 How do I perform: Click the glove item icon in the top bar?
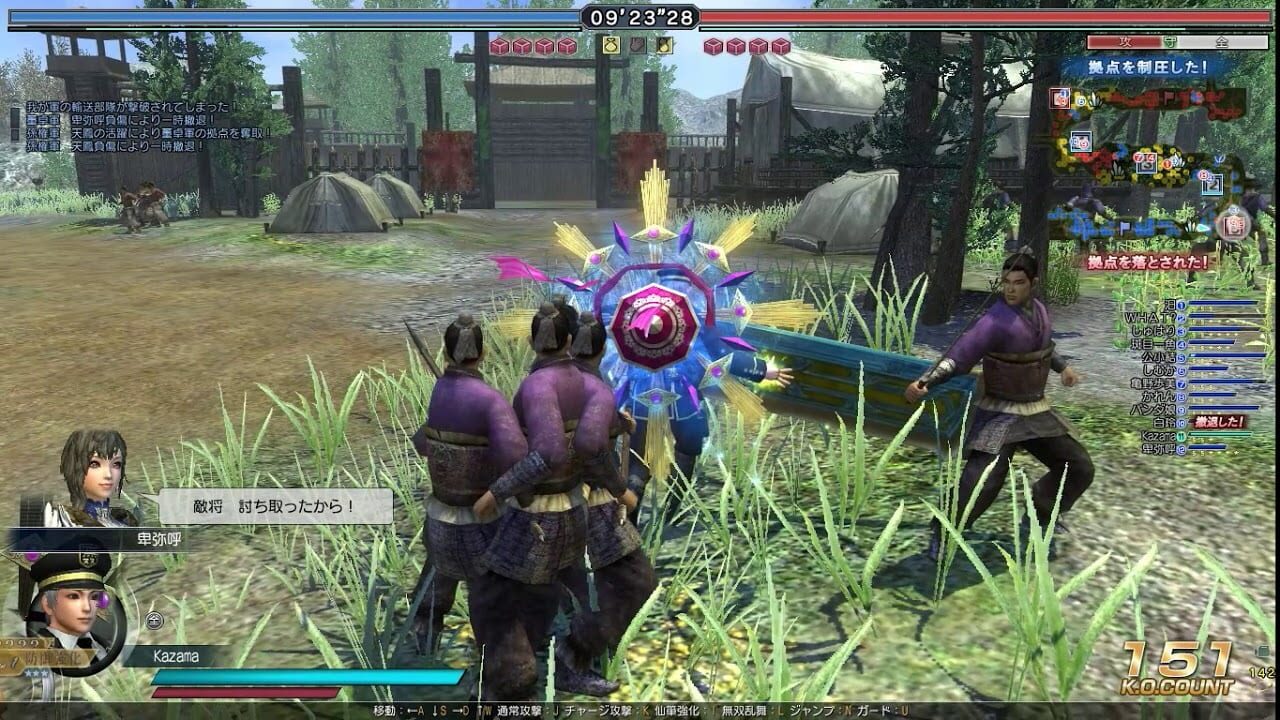[638, 46]
